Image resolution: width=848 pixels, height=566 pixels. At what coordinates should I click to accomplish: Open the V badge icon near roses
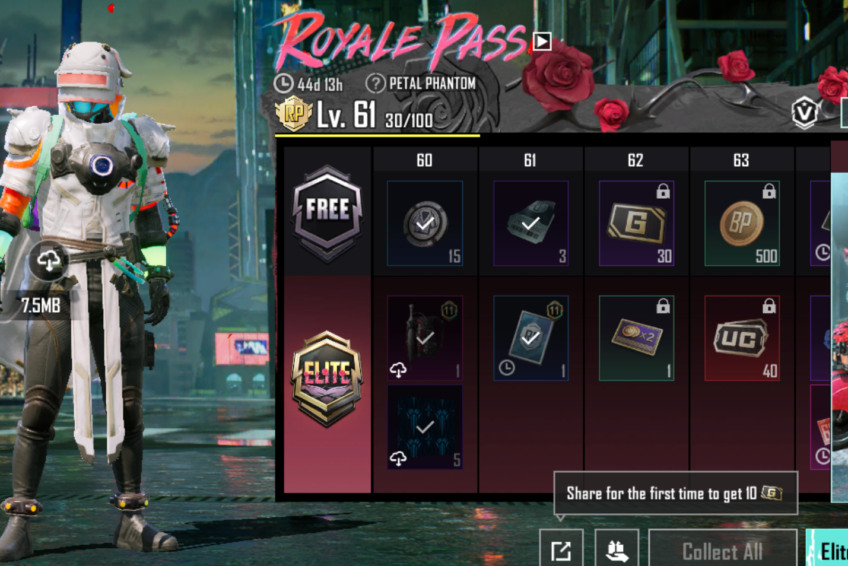point(804,113)
